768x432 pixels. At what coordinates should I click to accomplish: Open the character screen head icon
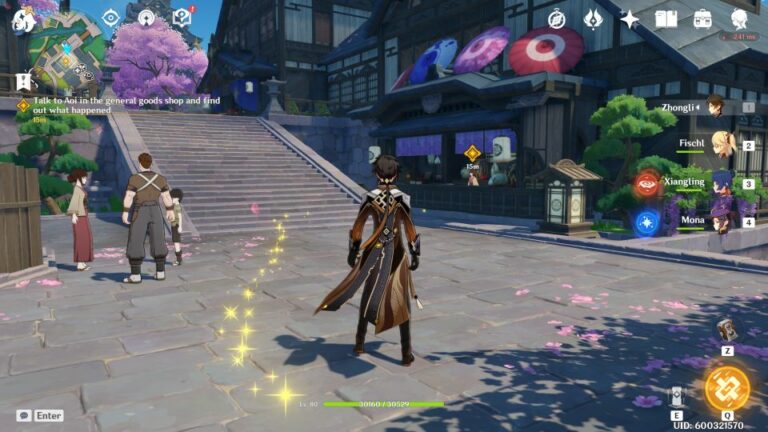[x=740, y=18]
